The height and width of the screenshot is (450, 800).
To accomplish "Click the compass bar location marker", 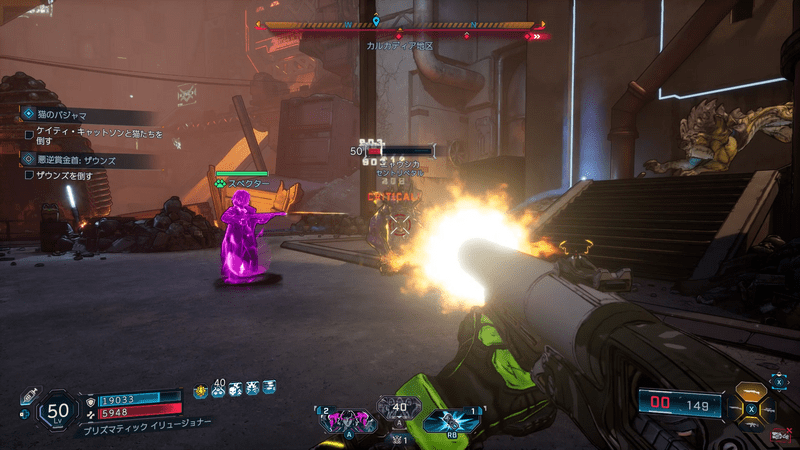I will pyautogui.click(x=376, y=20).
